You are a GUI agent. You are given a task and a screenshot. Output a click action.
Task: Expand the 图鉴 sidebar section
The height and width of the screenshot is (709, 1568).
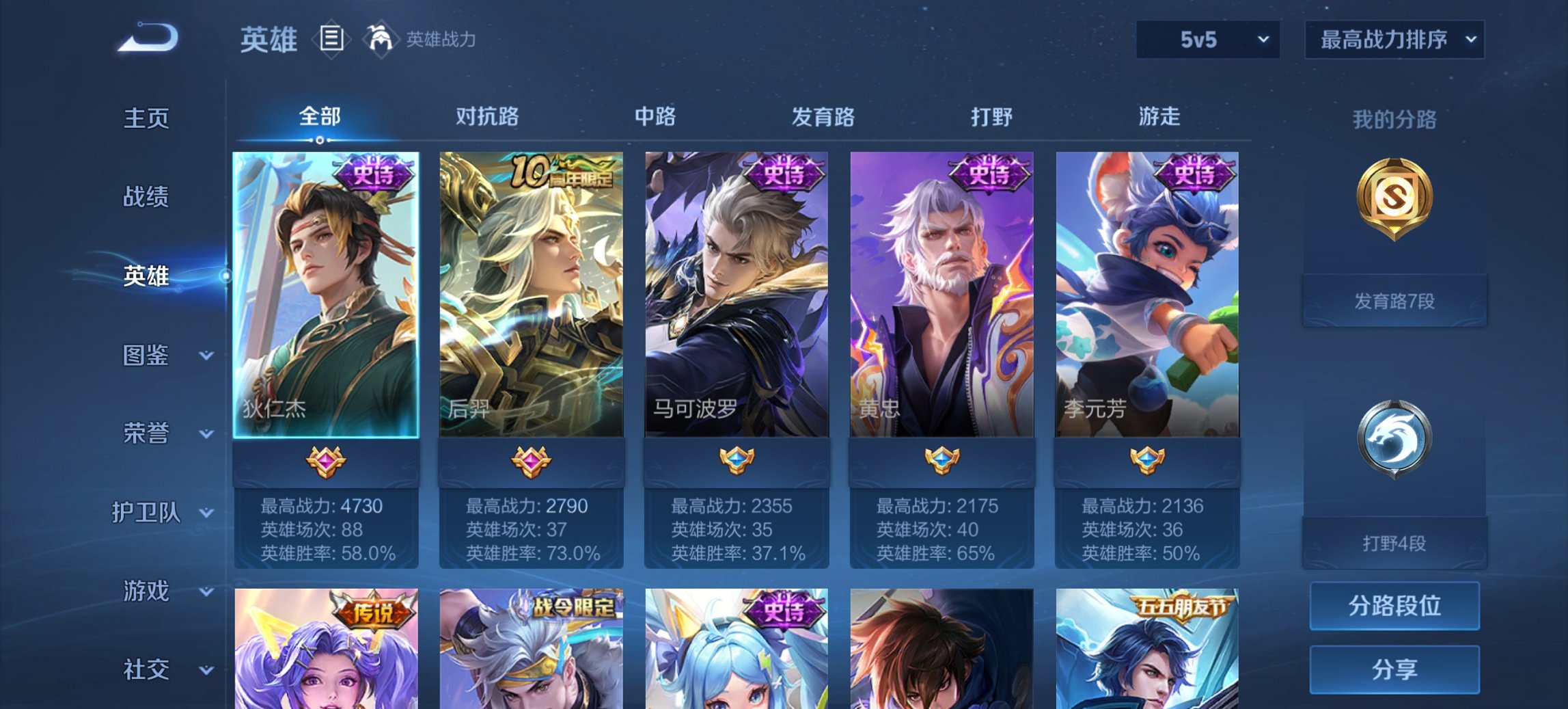coord(154,356)
